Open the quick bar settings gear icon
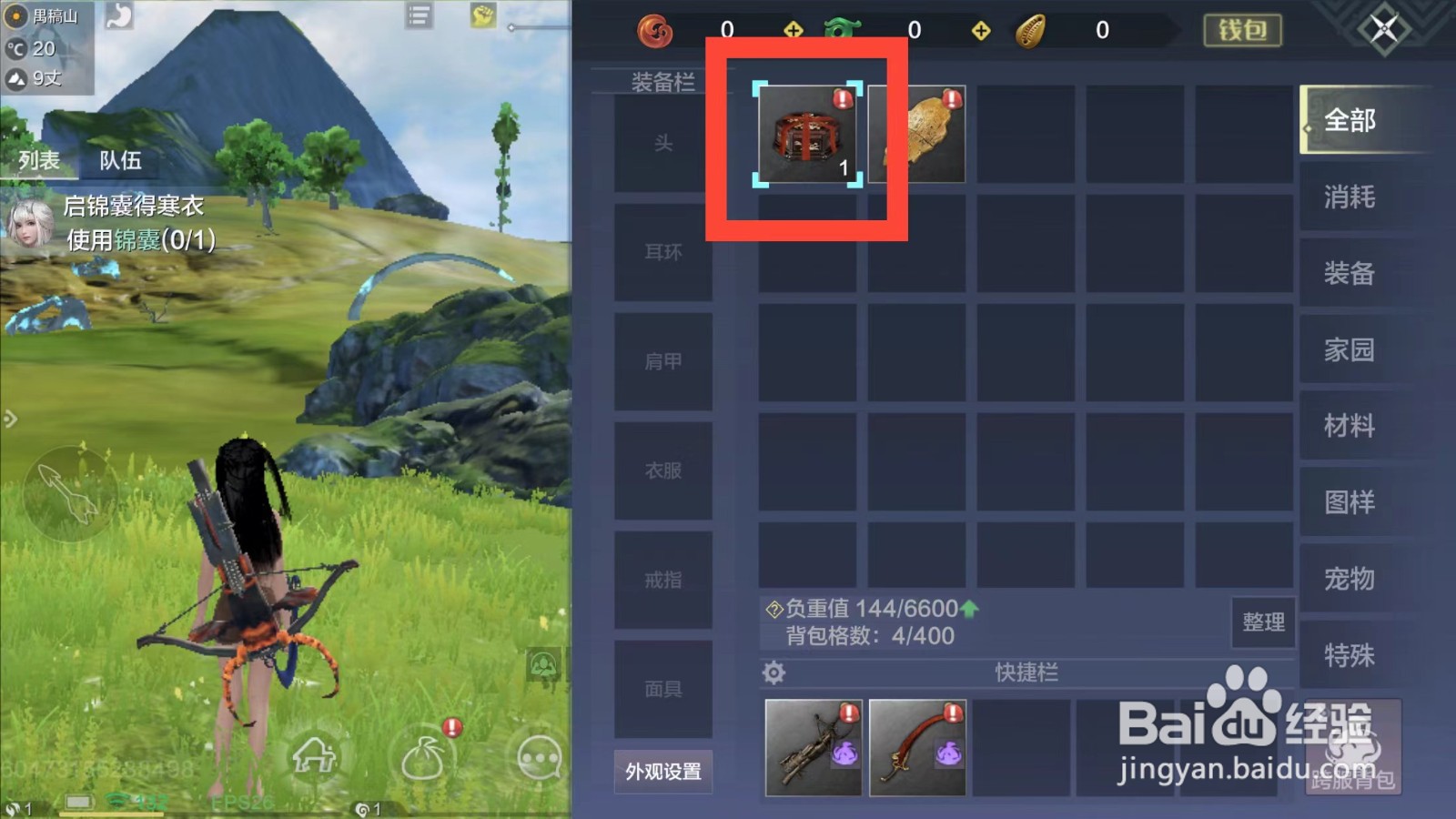This screenshot has width=1456, height=819. click(x=774, y=672)
